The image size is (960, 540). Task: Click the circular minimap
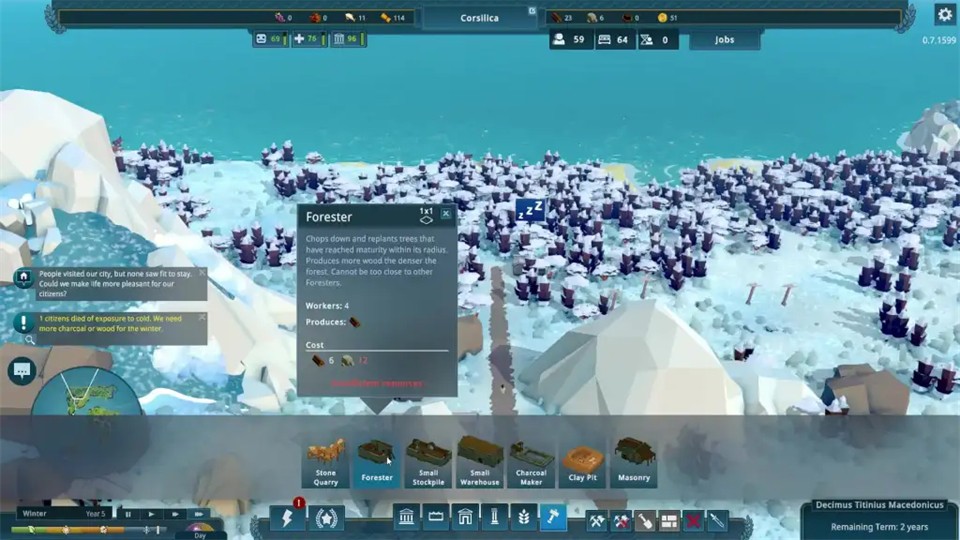[85, 400]
